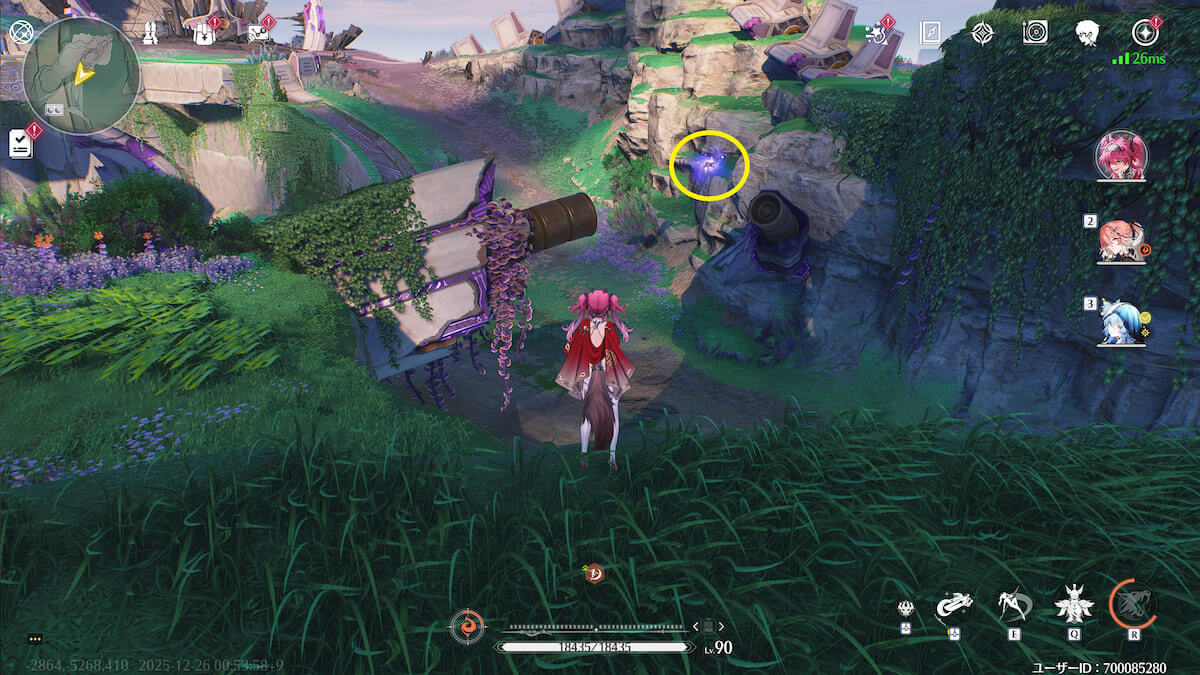Open the guidebook with compass icon

coord(930,33)
